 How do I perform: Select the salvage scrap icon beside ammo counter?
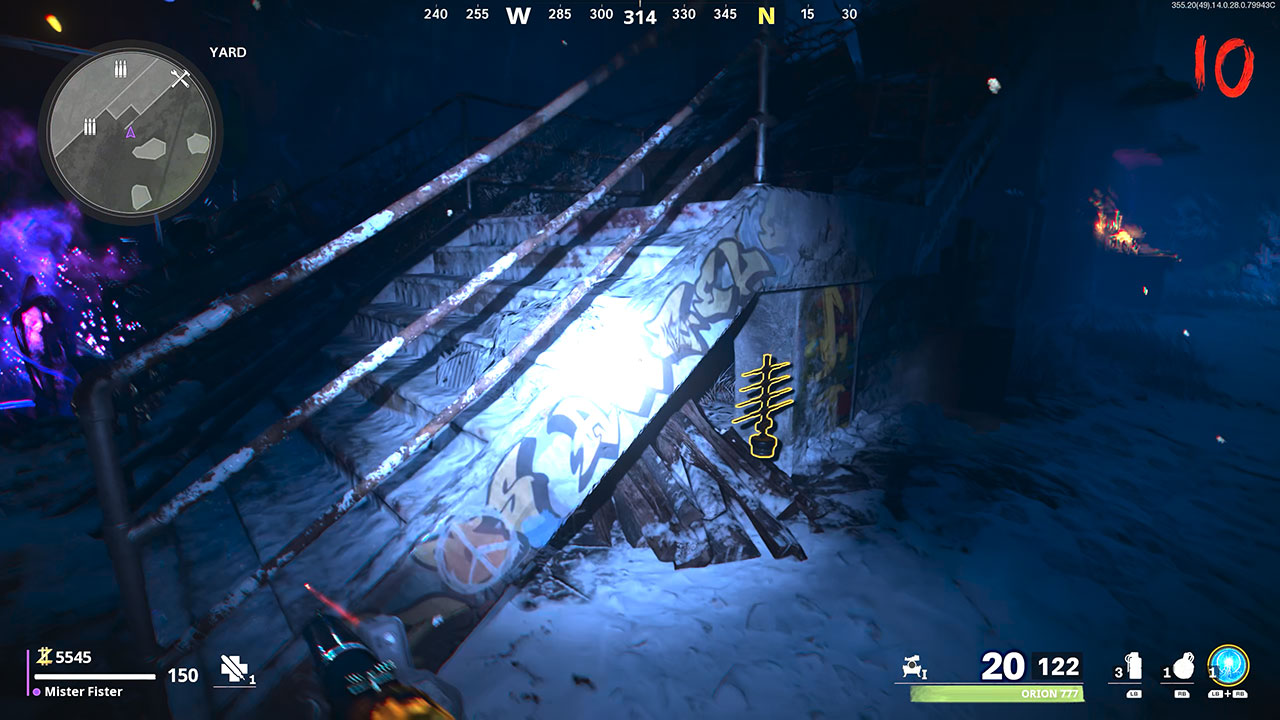pos(912,664)
